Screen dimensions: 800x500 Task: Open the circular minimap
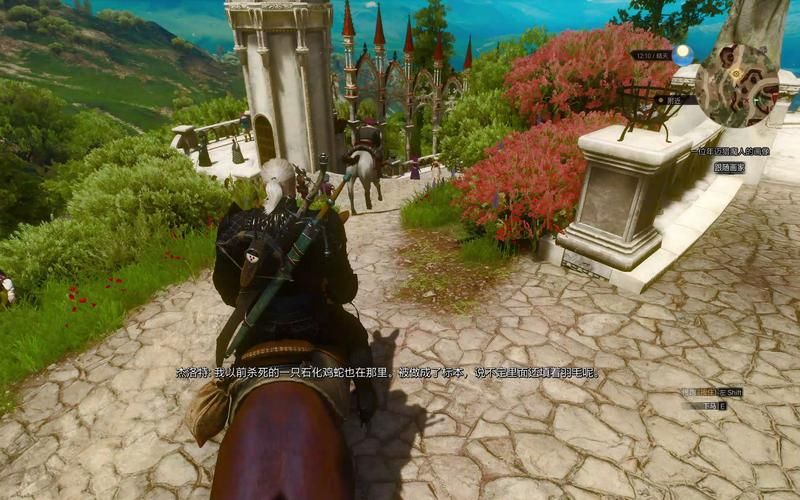(x=737, y=86)
